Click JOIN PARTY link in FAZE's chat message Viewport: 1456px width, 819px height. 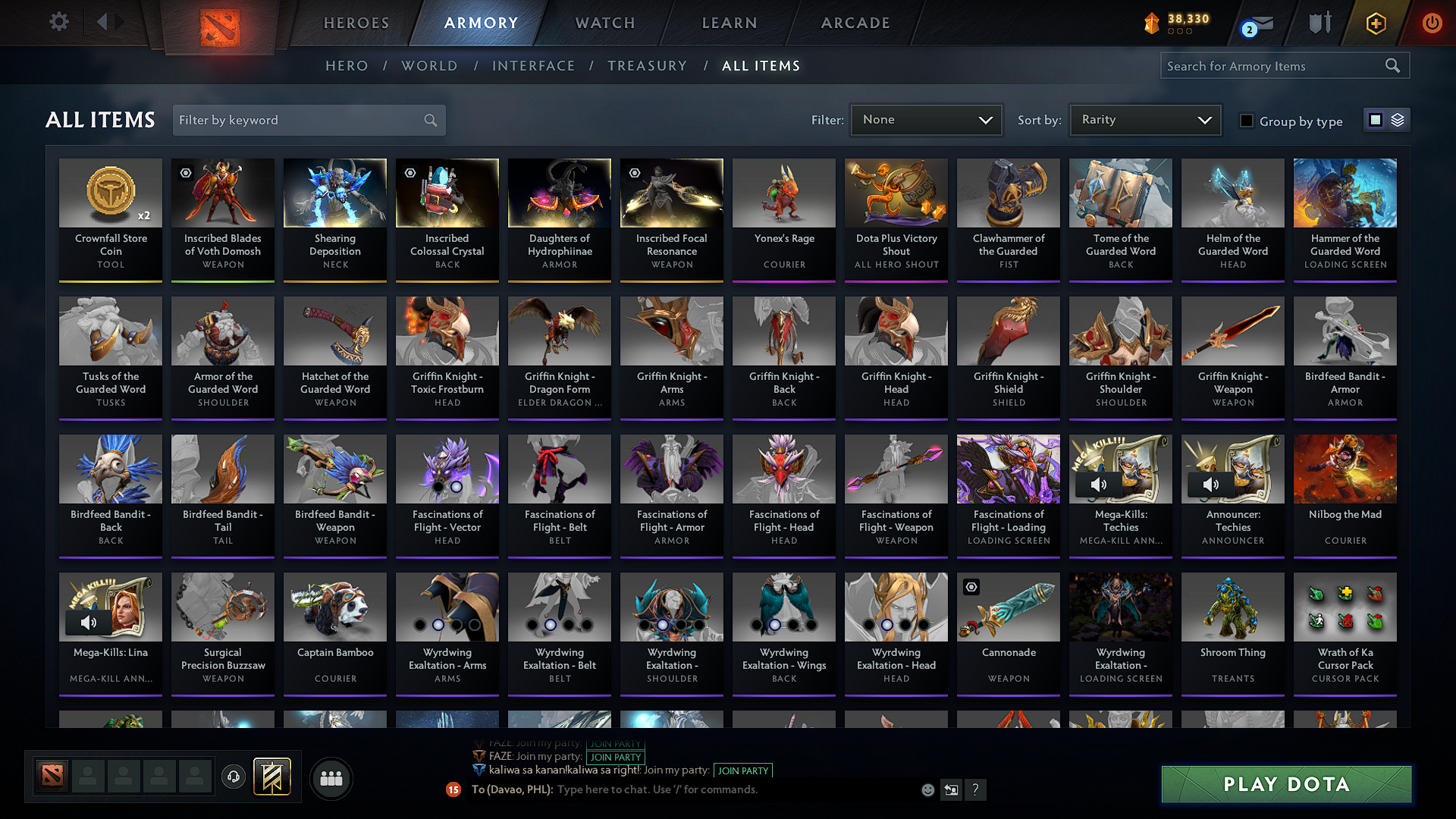click(616, 757)
